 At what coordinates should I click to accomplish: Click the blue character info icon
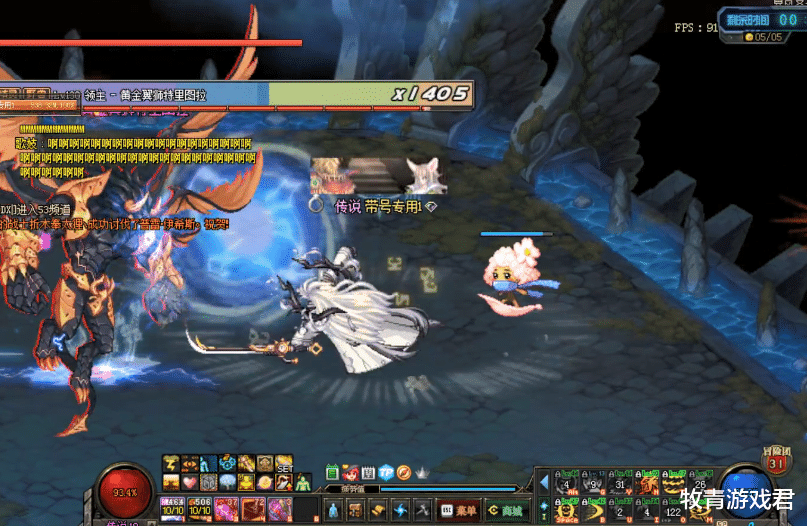[x=333, y=509]
